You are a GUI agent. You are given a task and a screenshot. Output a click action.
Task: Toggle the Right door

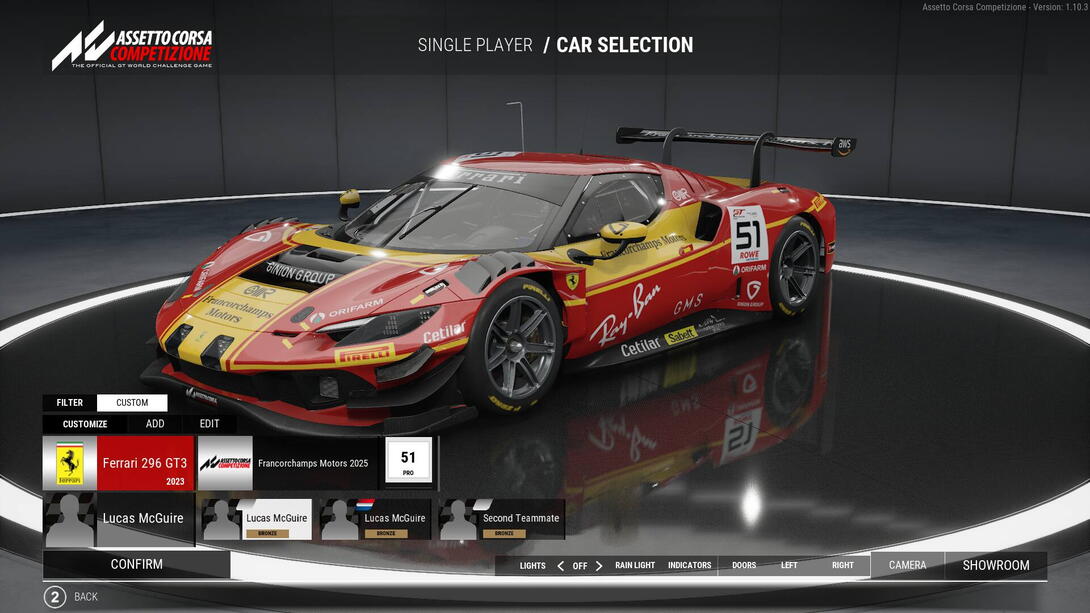[843, 566]
